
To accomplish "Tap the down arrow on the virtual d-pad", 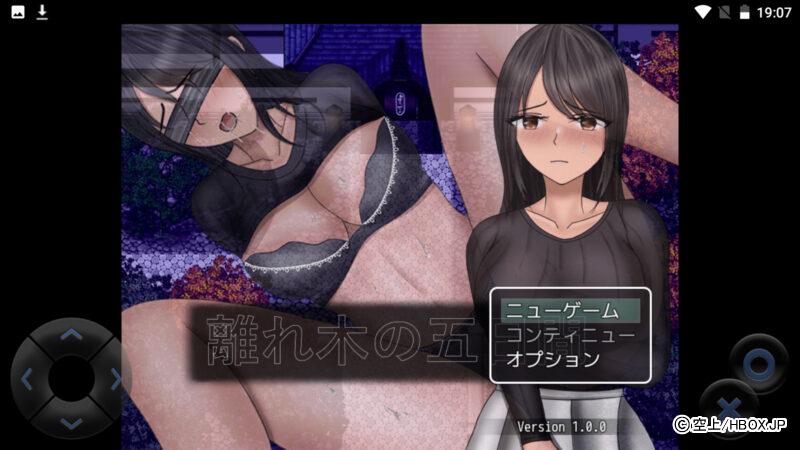I will point(70,422).
